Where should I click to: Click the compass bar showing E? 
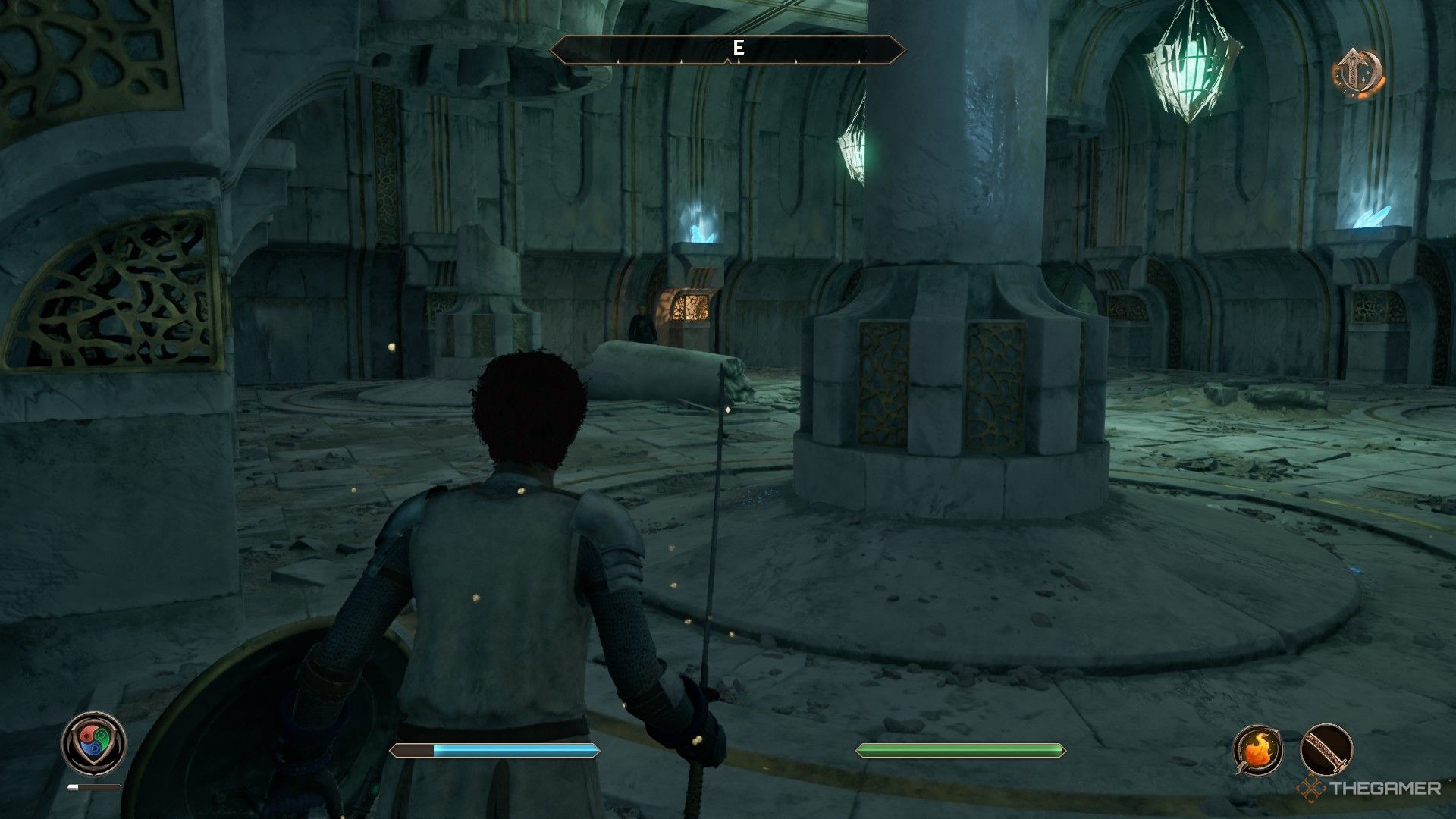pos(728,50)
